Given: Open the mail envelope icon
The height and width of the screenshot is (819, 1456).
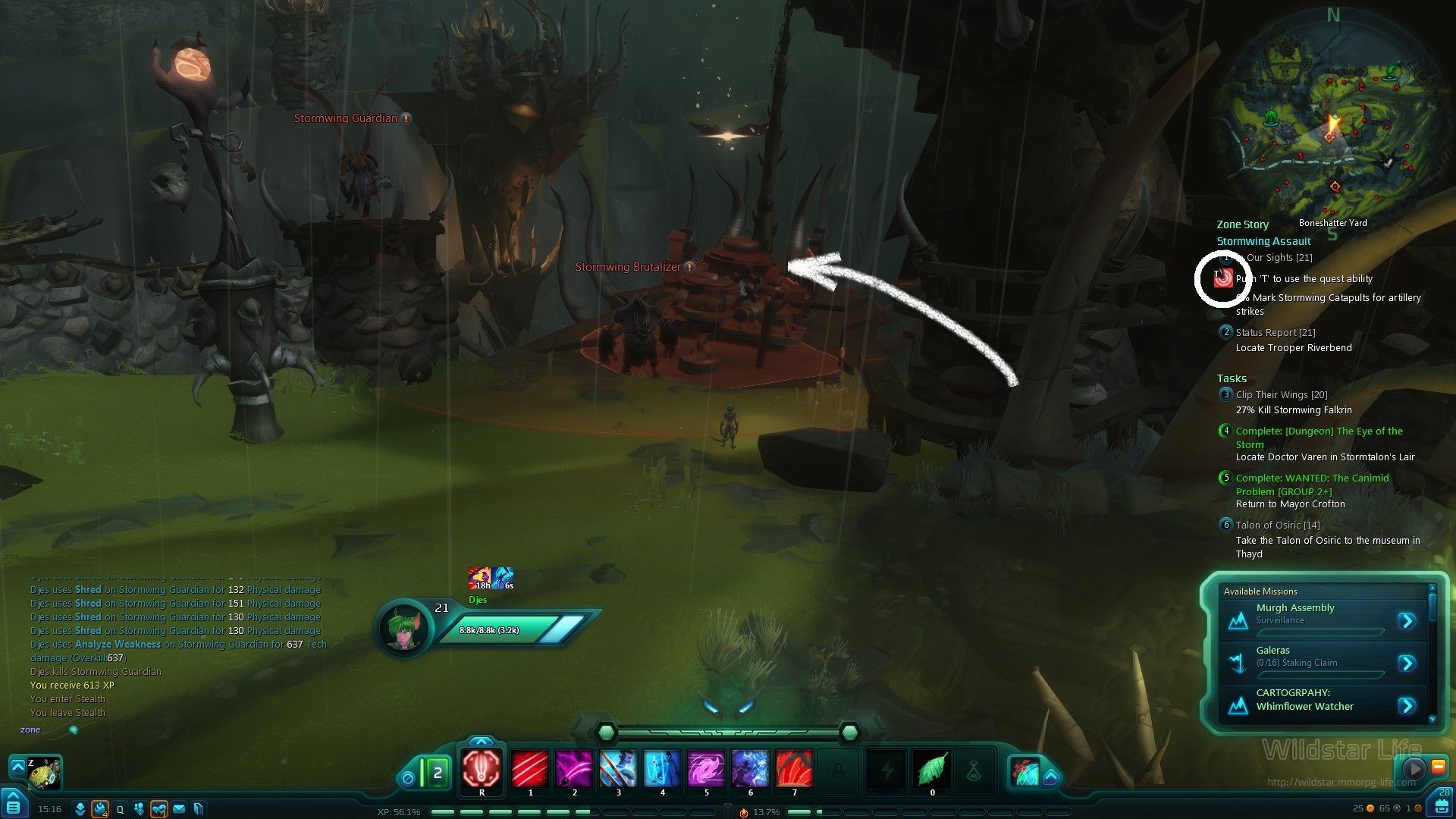Looking at the screenshot, I should [x=179, y=809].
